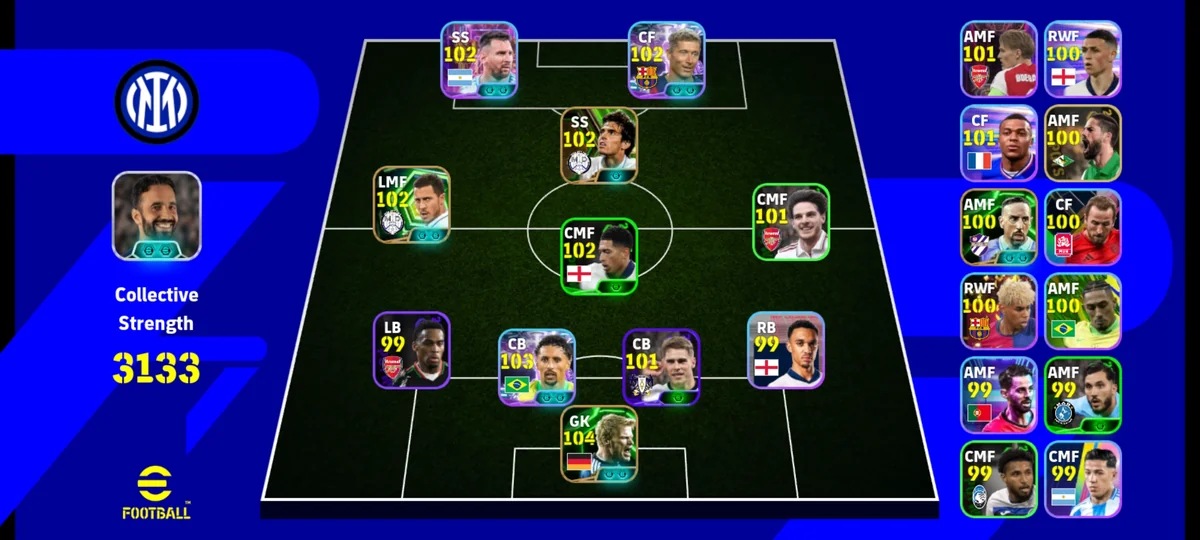Select the AMF 100 Brazil substitute card
This screenshot has width=1200, height=540.
[1082, 311]
